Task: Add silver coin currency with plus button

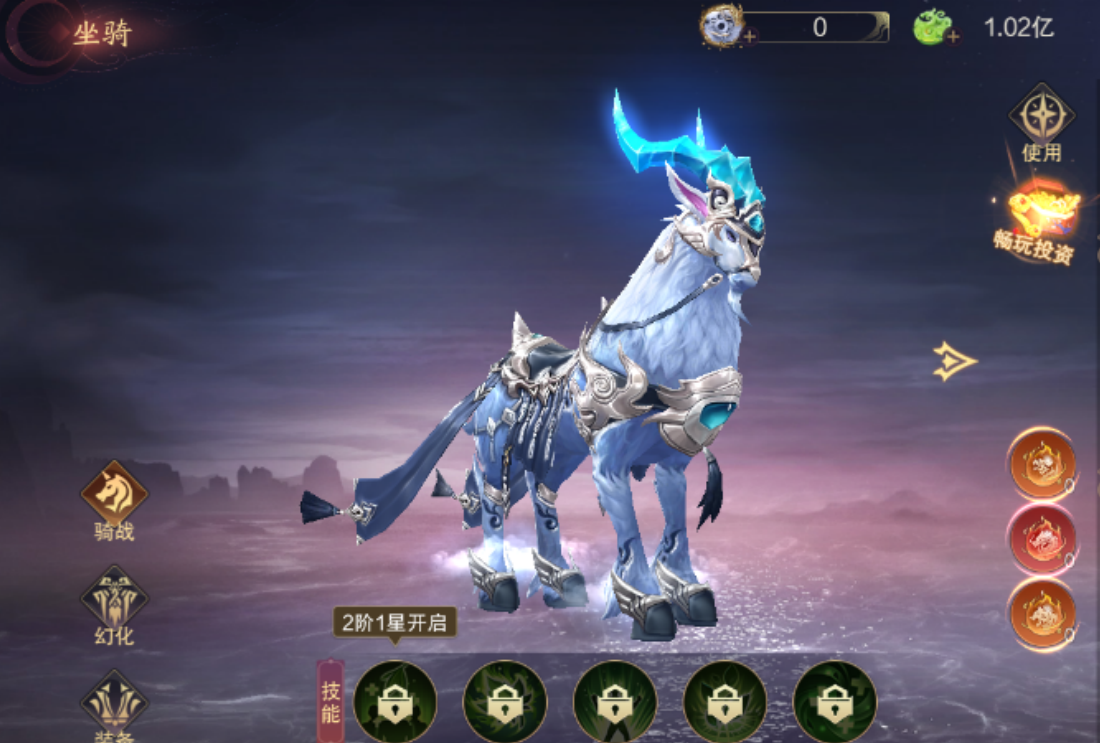Action: (x=750, y=37)
